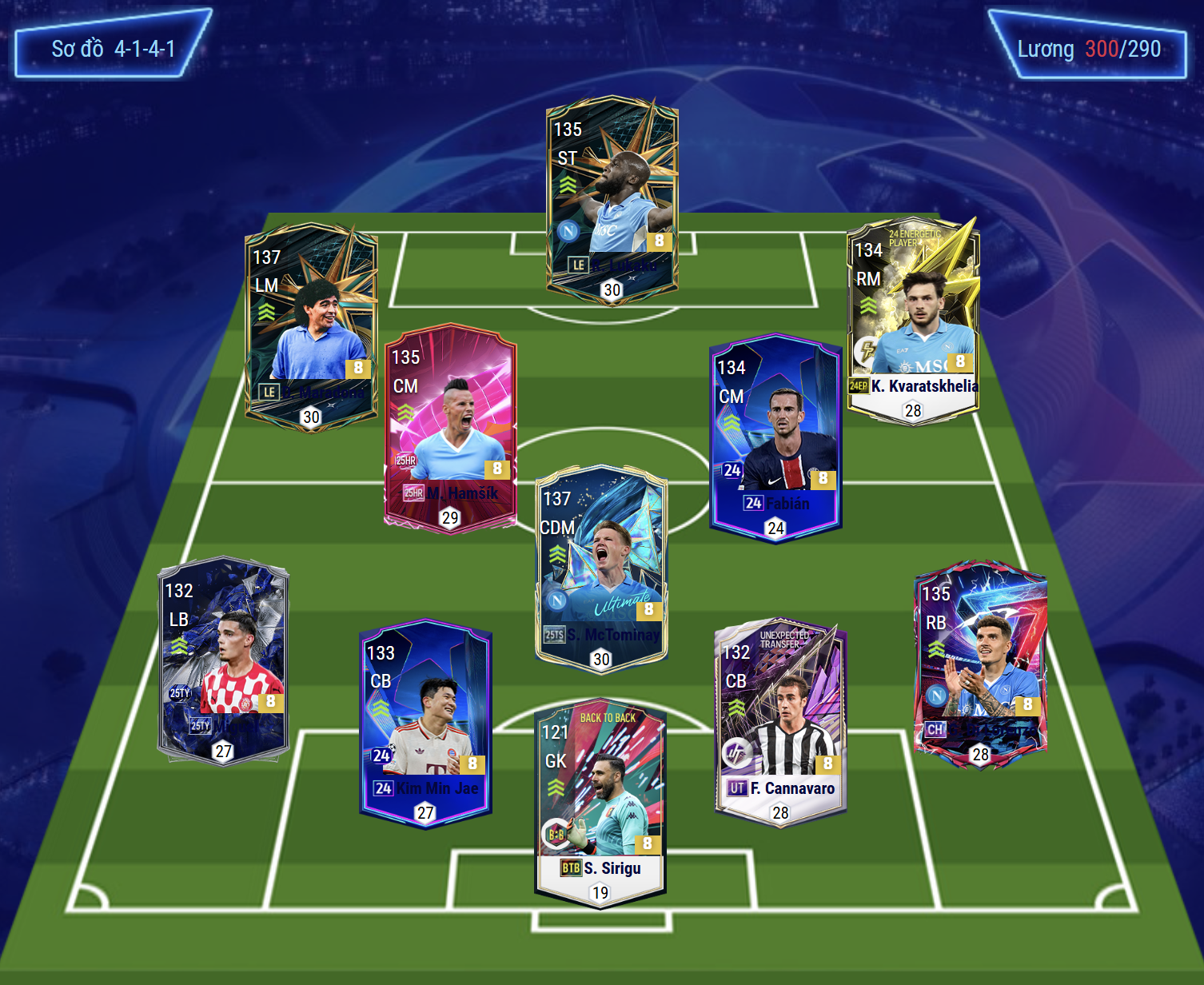Select the 135 ST striker card
Viewport: 1204px width, 985px height.
point(612,200)
